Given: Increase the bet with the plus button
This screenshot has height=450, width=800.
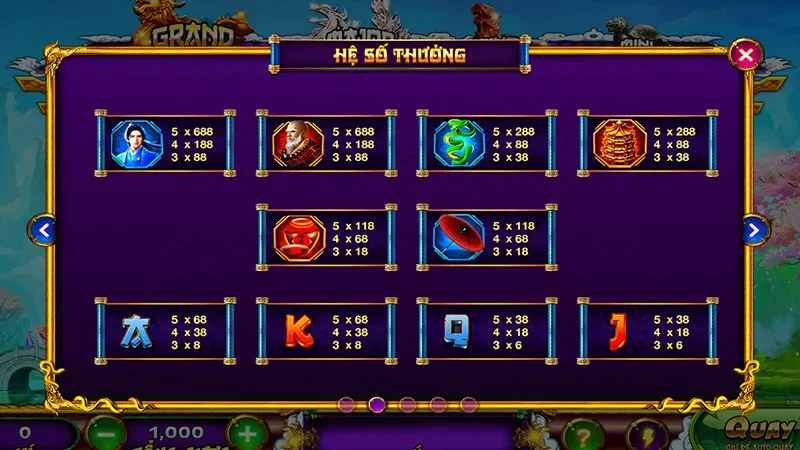Looking at the screenshot, I should (x=246, y=434).
